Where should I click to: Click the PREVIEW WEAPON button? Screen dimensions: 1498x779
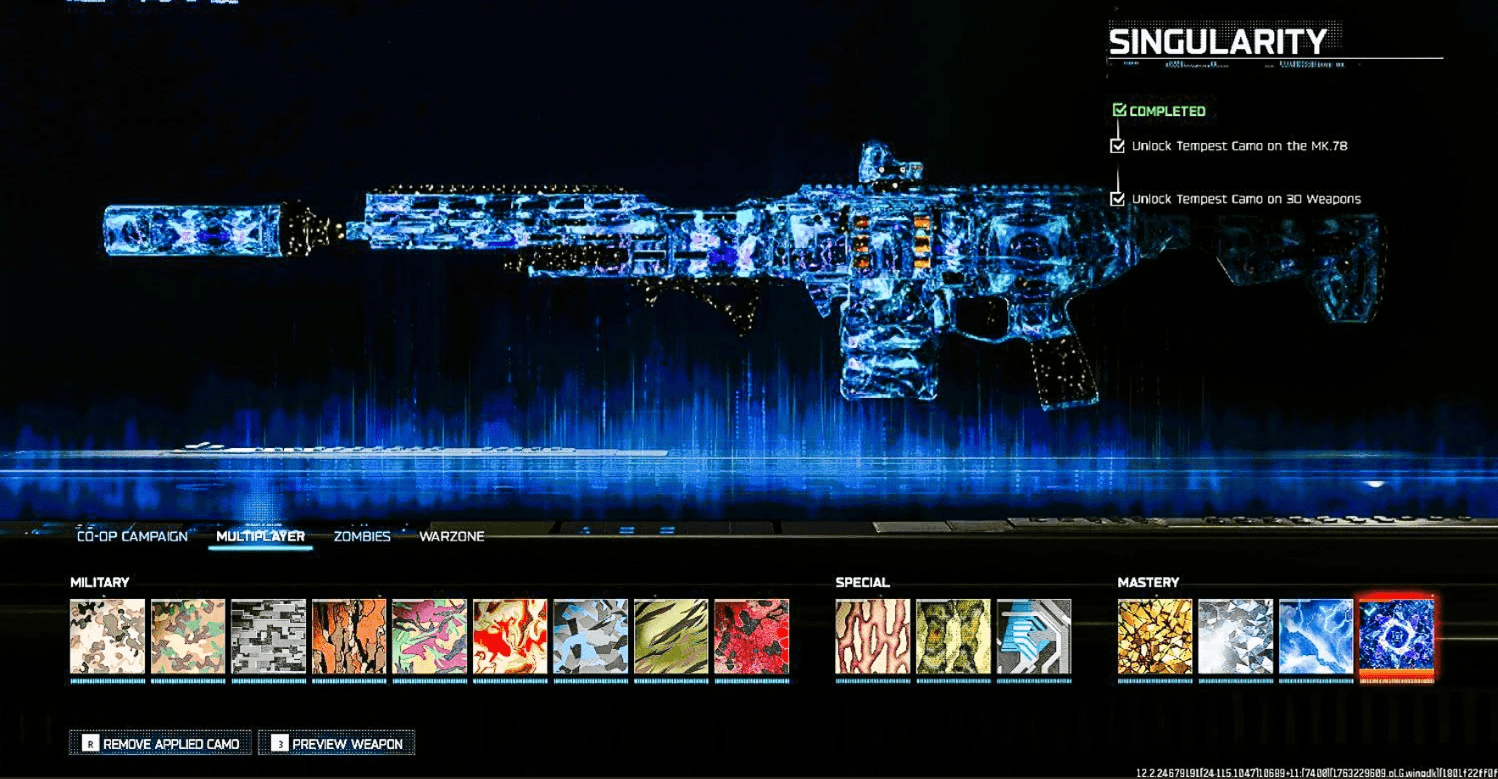[336, 743]
